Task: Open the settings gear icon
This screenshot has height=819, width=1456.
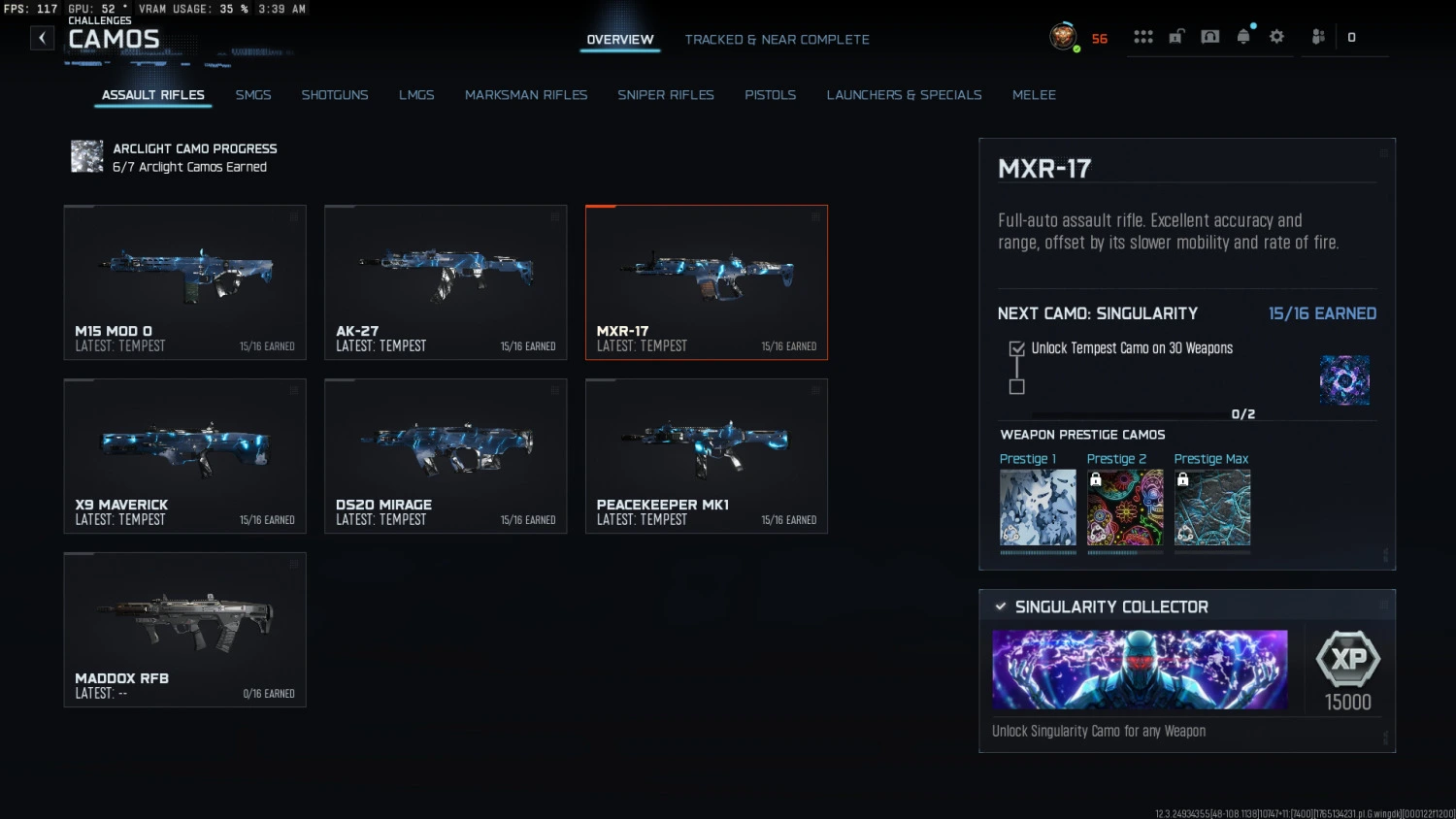Action: coord(1276,36)
